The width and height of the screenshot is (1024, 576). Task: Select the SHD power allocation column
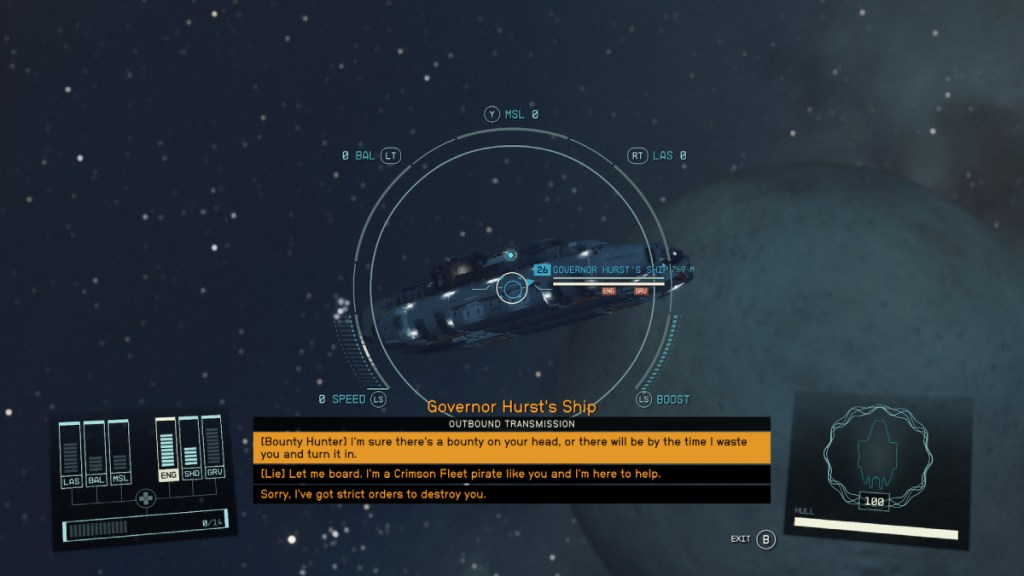click(x=191, y=451)
